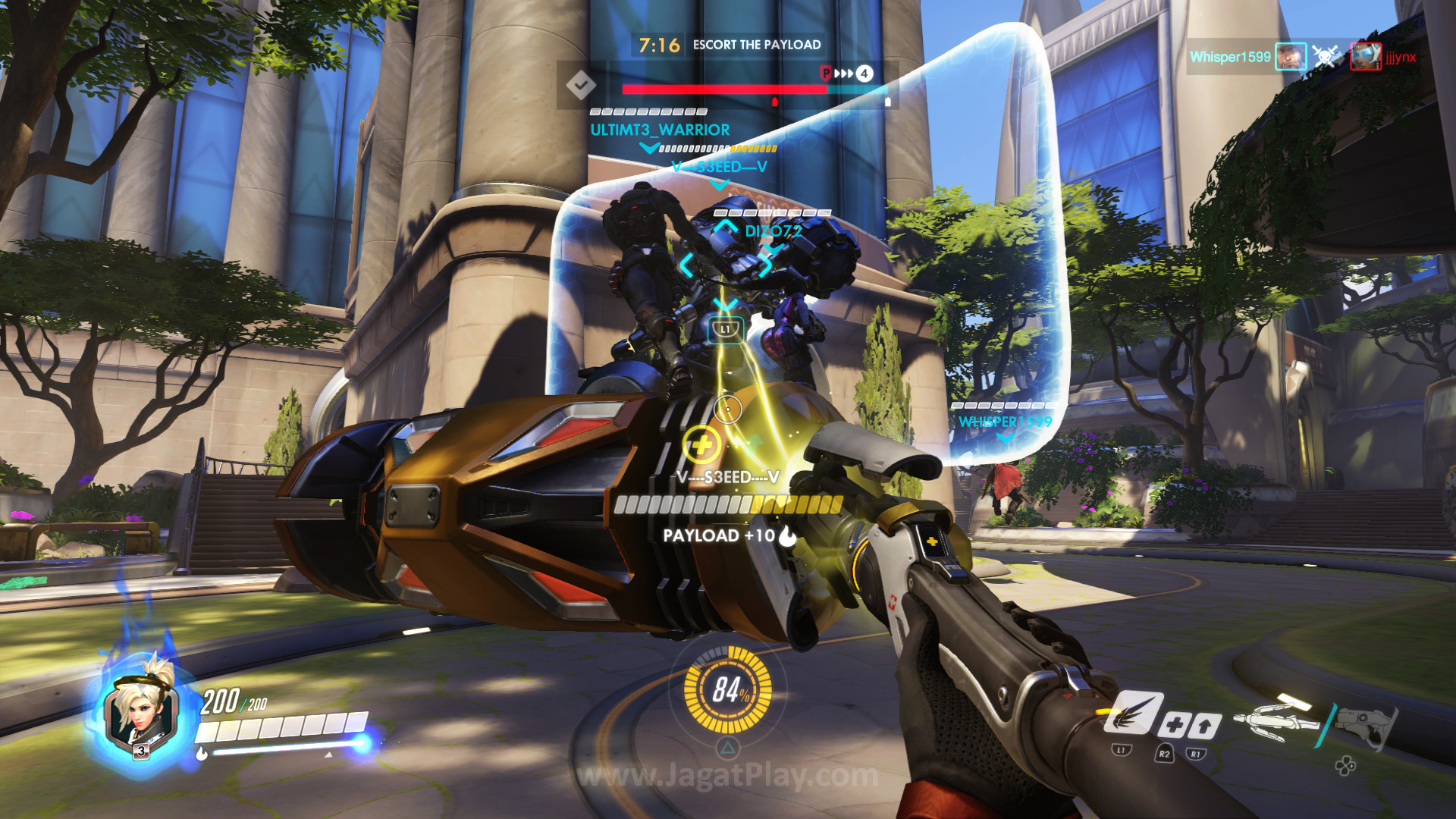Activate the 84% ultimate charge meter
This screenshot has width=1456, height=819.
[728, 689]
